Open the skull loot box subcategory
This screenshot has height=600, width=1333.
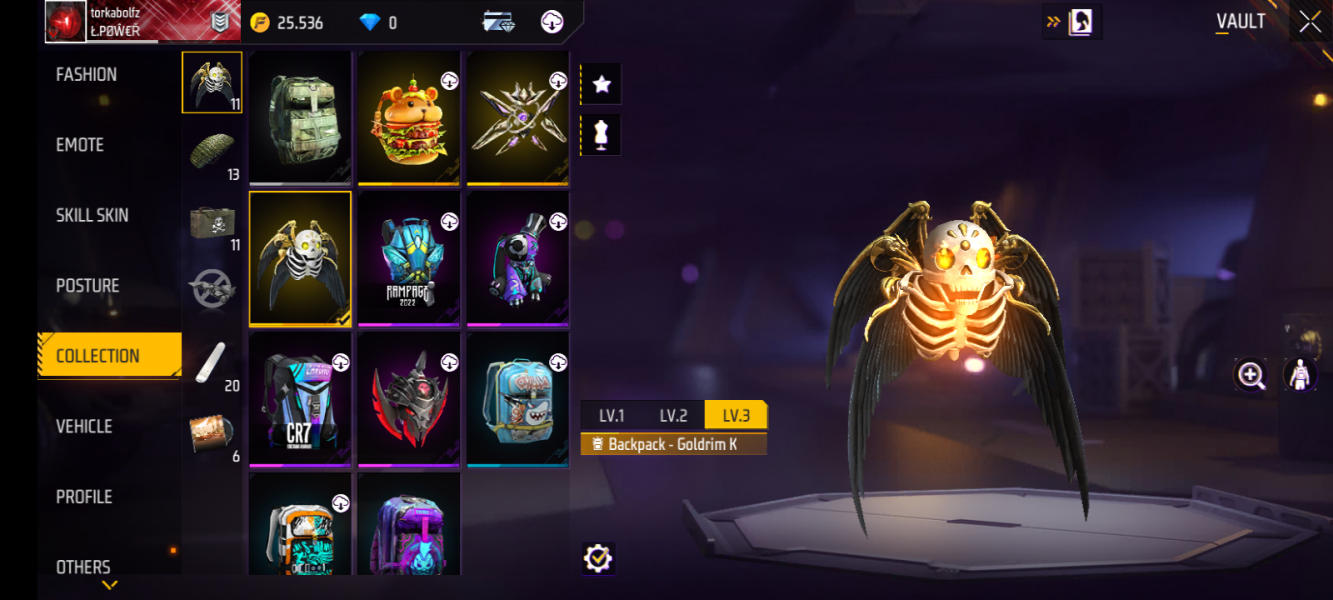point(212,222)
